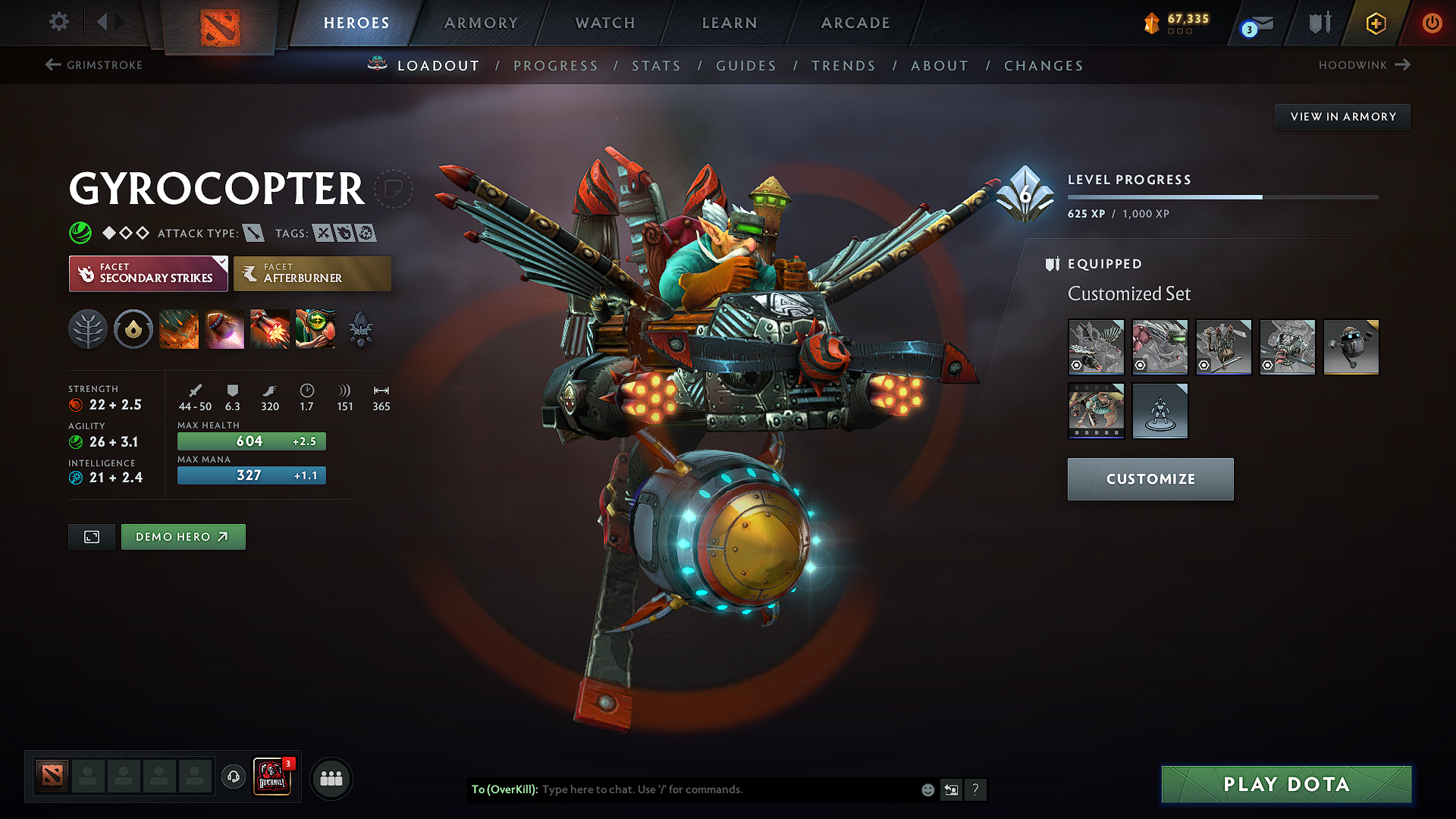Click the settings gear in top left
This screenshot has width=1456, height=819.
pos(58,23)
